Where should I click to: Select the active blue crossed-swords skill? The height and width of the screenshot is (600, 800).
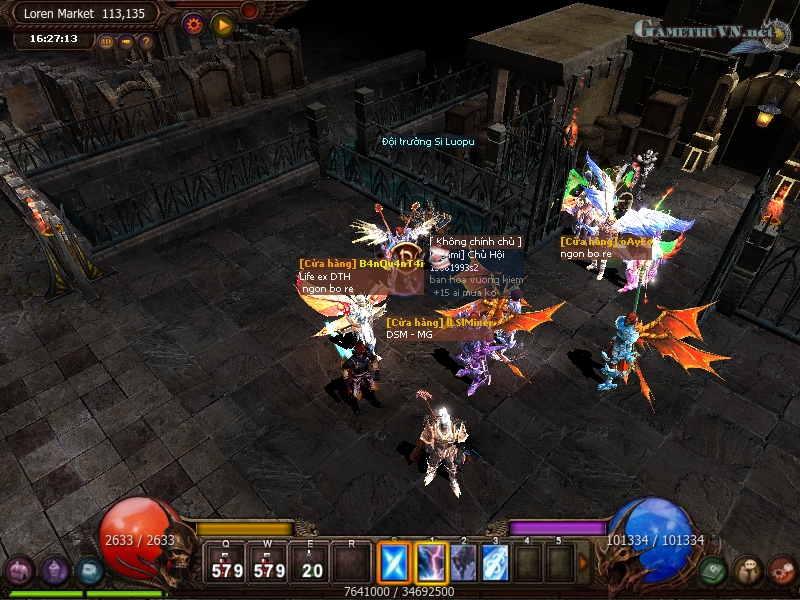[x=393, y=563]
